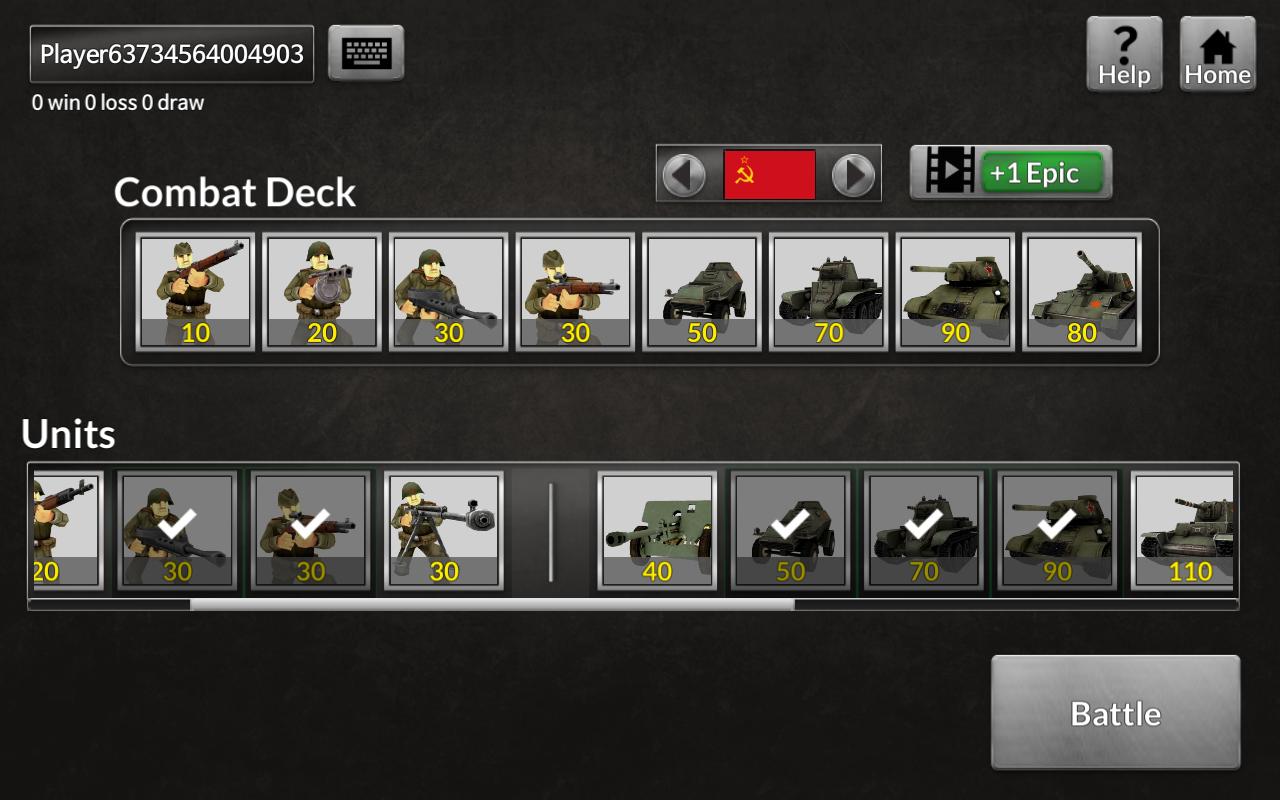
Task: Select the 70-cost light tank deck card
Action: 829,292
